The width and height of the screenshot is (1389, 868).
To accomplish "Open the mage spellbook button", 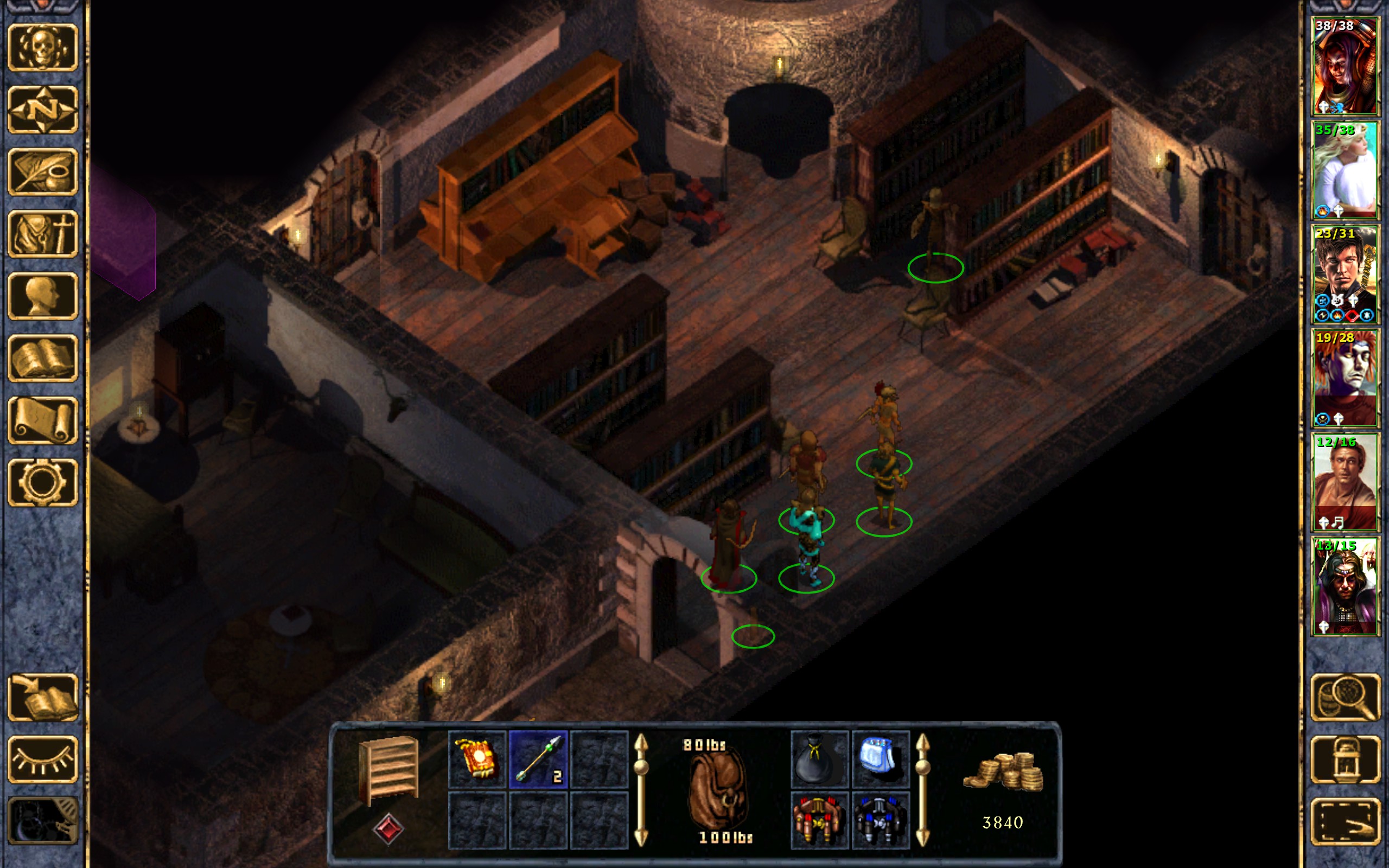I will [x=42, y=358].
